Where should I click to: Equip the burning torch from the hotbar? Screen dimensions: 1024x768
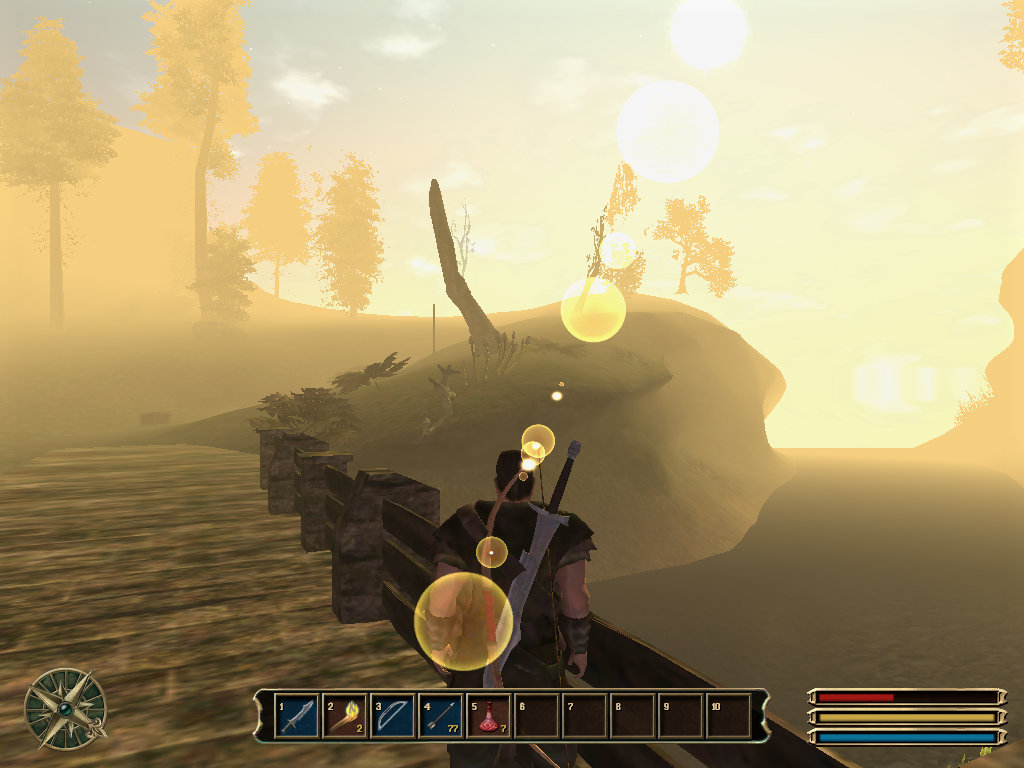click(x=345, y=716)
